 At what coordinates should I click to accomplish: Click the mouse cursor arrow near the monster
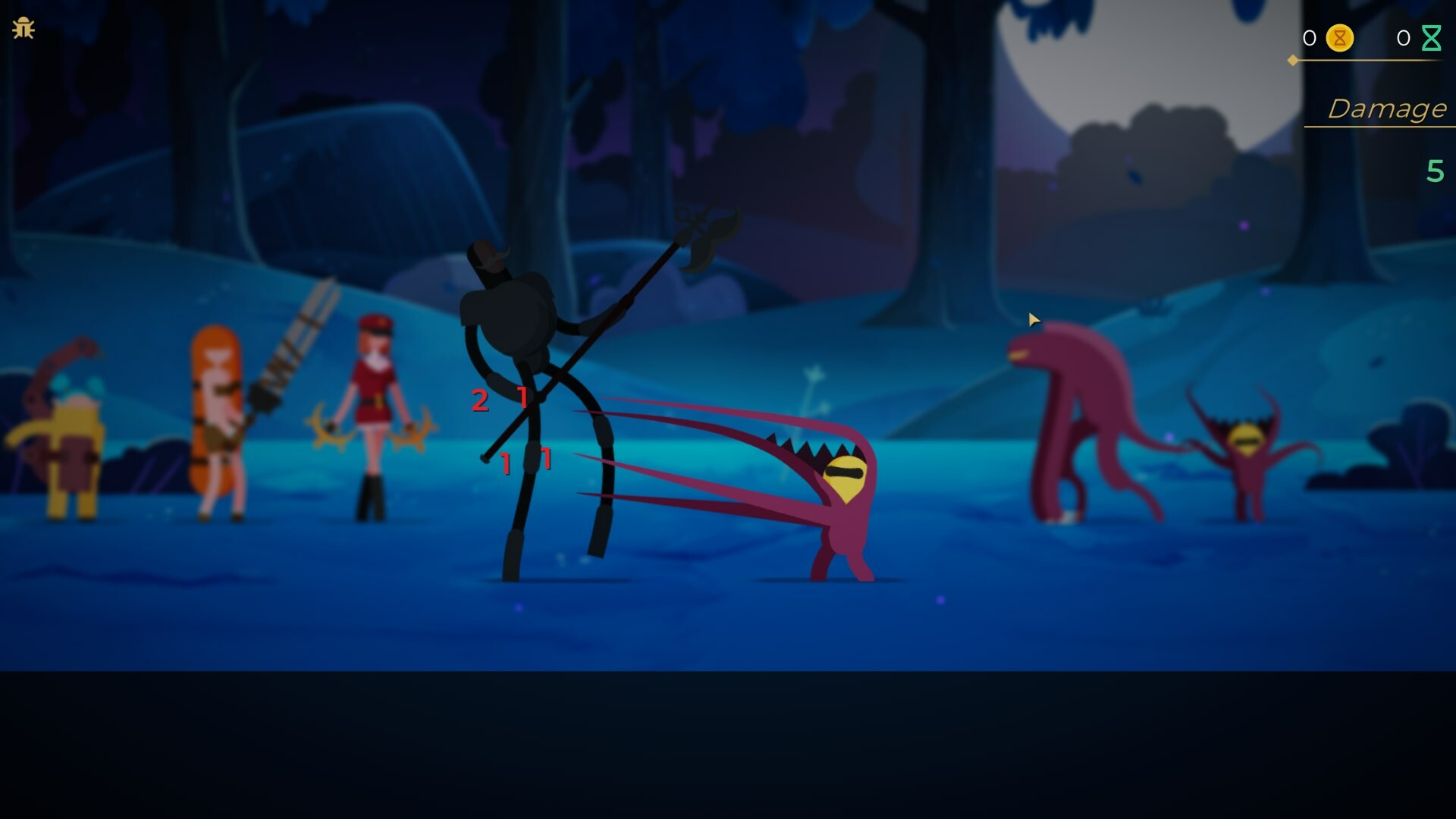click(x=1035, y=320)
